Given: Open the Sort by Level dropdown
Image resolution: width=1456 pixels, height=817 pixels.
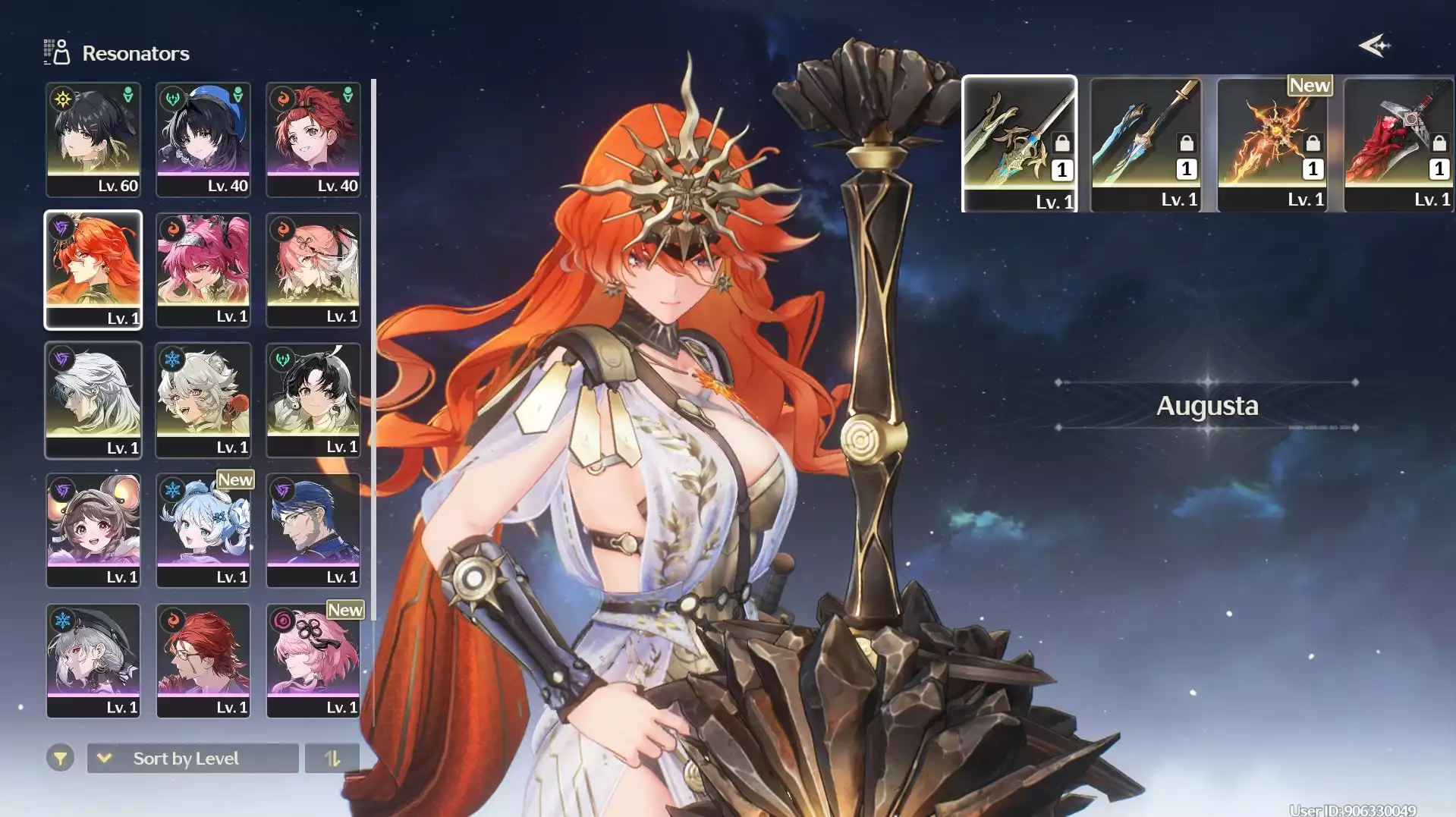Looking at the screenshot, I should click(193, 758).
